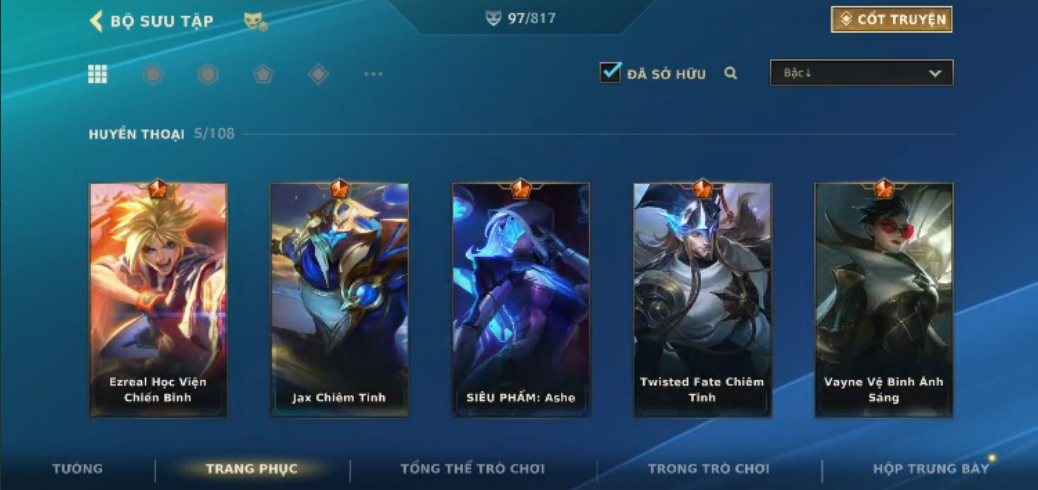Screen dimensions: 1038x490
Task: Open the Cốt Truyện story button
Action: click(x=891, y=19)
